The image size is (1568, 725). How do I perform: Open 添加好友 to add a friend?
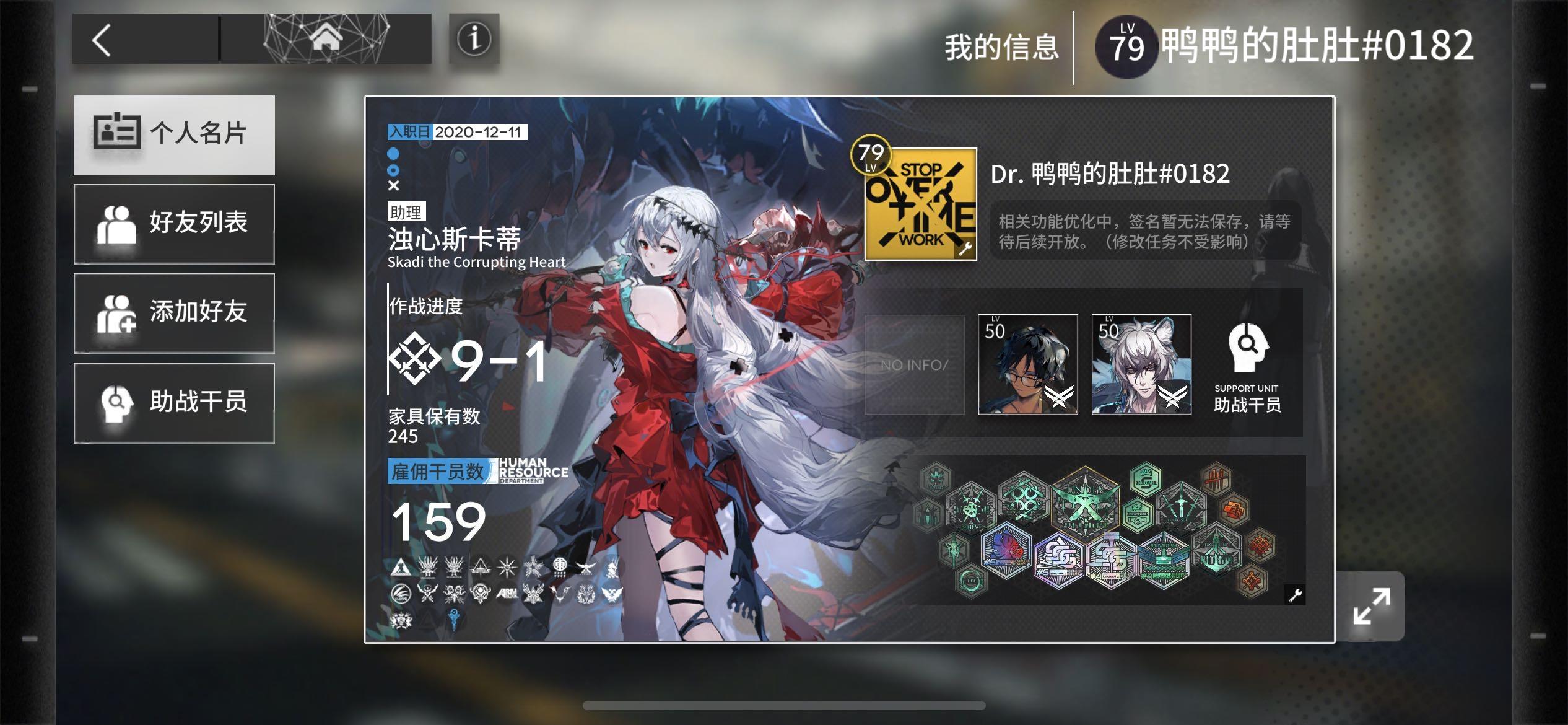pos(174,313)
